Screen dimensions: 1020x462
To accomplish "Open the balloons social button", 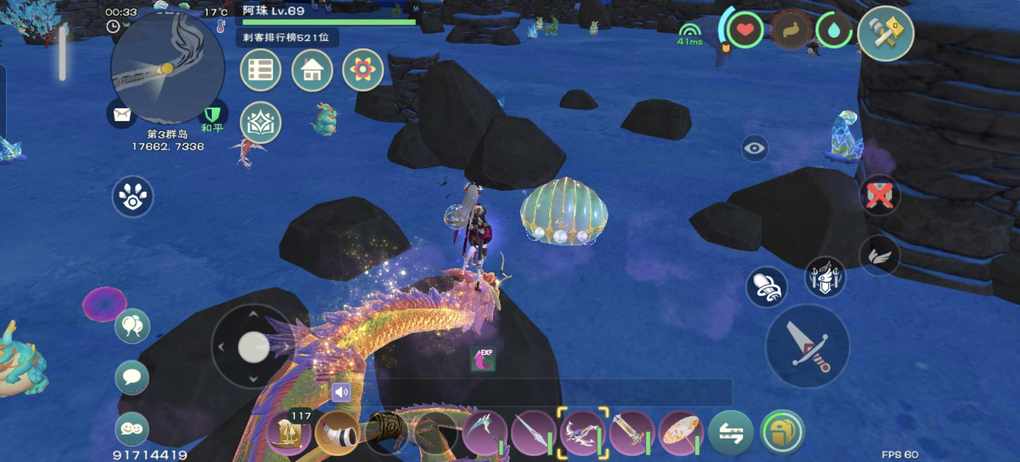I will click(132, 325).
